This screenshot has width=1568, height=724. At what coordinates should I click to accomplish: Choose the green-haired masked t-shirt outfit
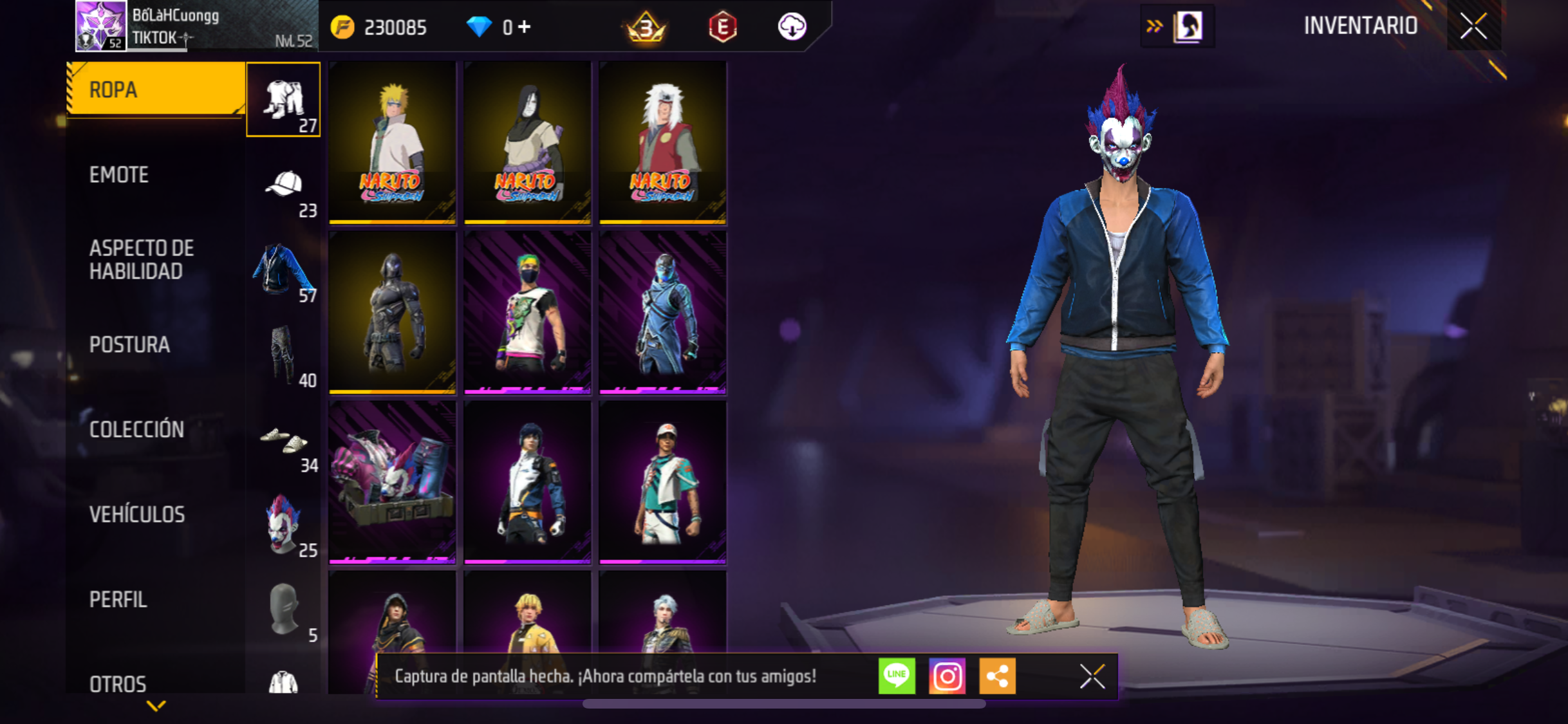[x=527, y=313]
